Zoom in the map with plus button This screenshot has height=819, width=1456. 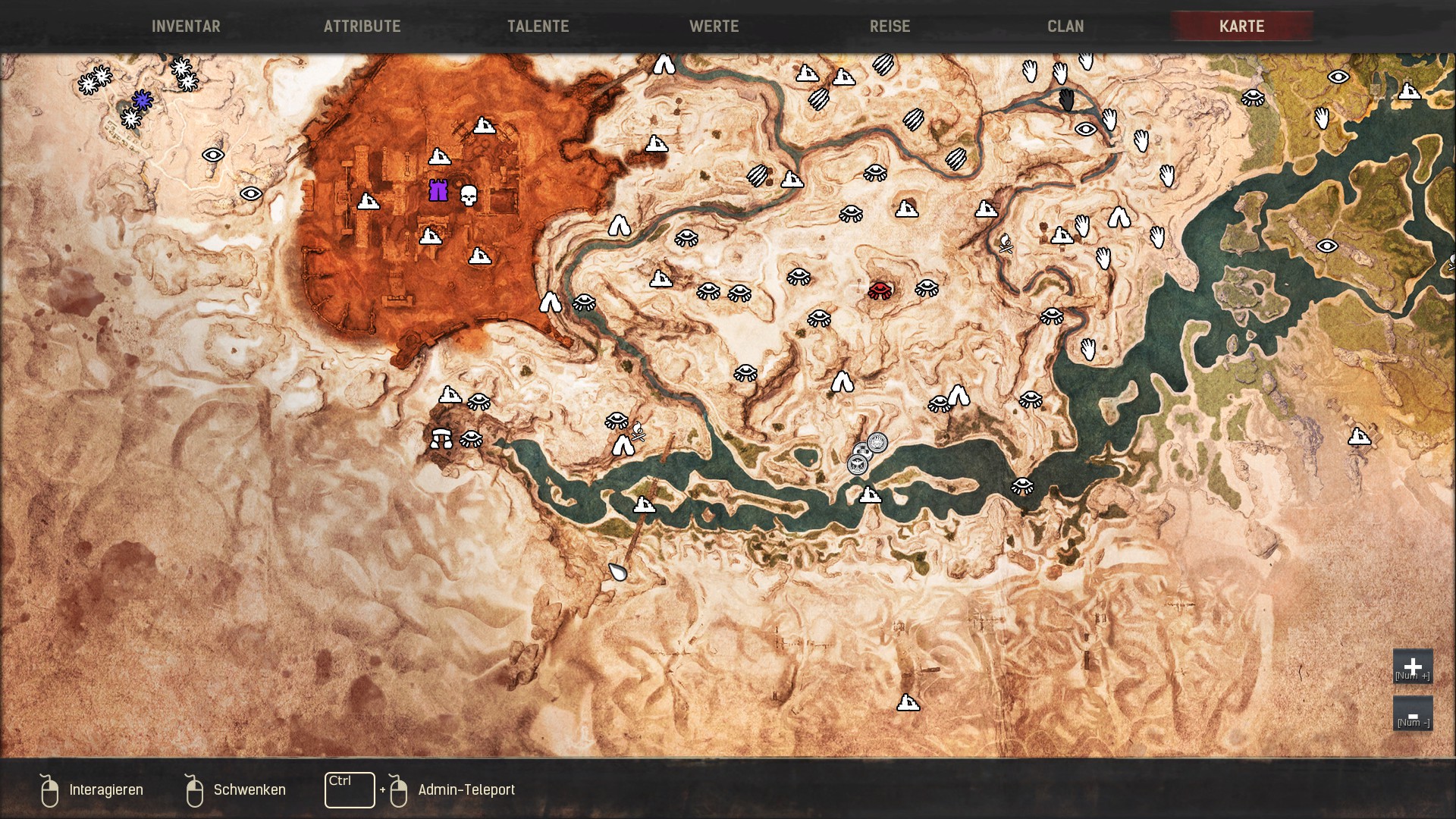pos(1412,667)
